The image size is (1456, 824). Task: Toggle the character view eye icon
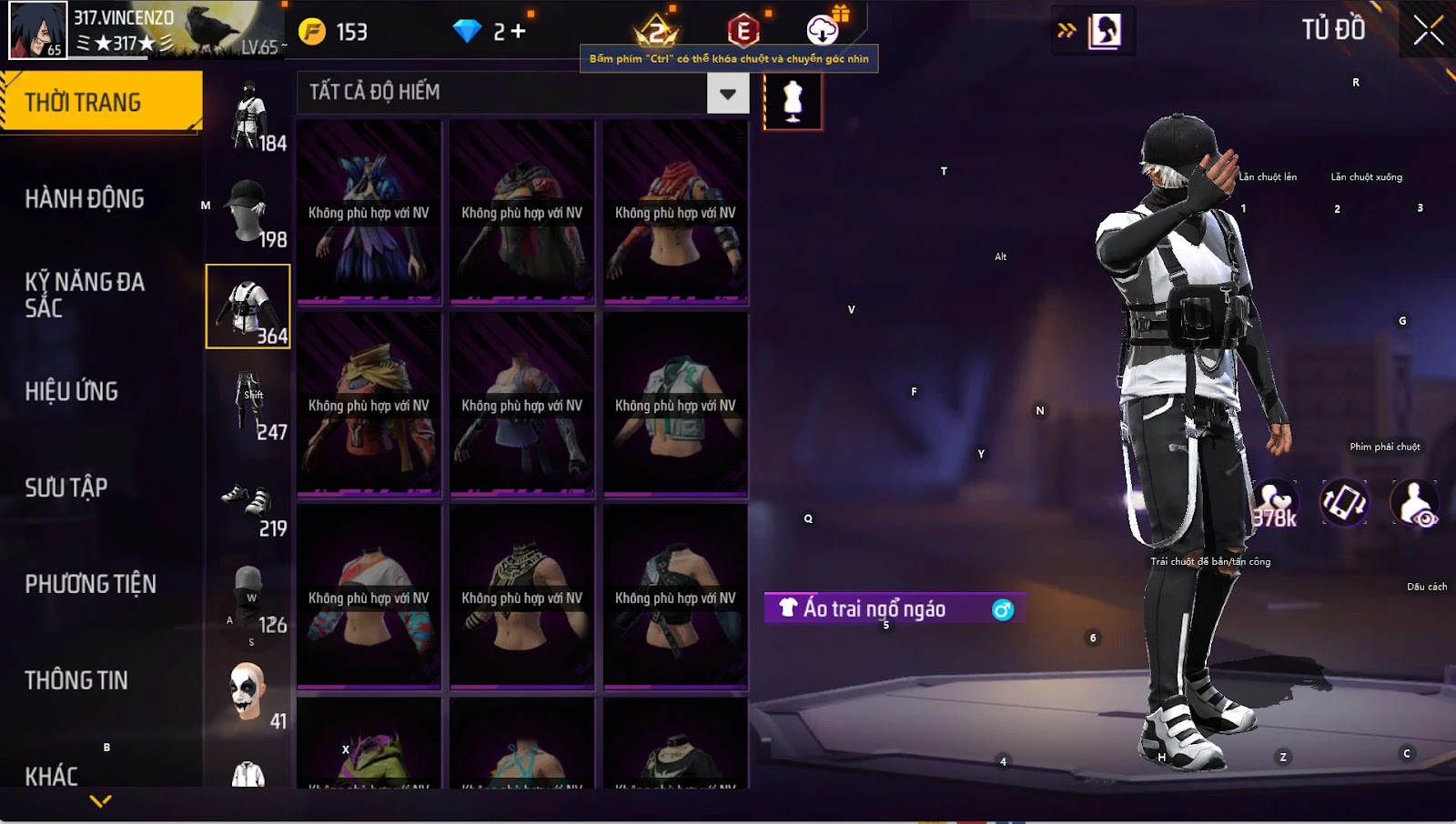click(1415, 503)
